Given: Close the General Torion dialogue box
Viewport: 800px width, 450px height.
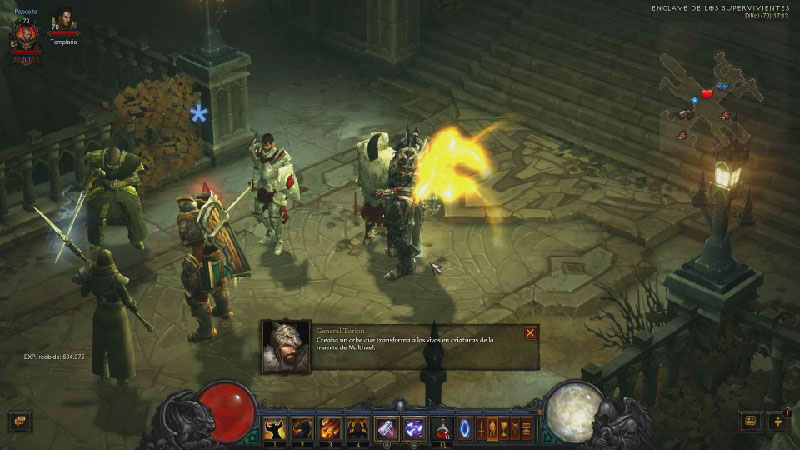Looking at the screenshot, I should 530,333.
